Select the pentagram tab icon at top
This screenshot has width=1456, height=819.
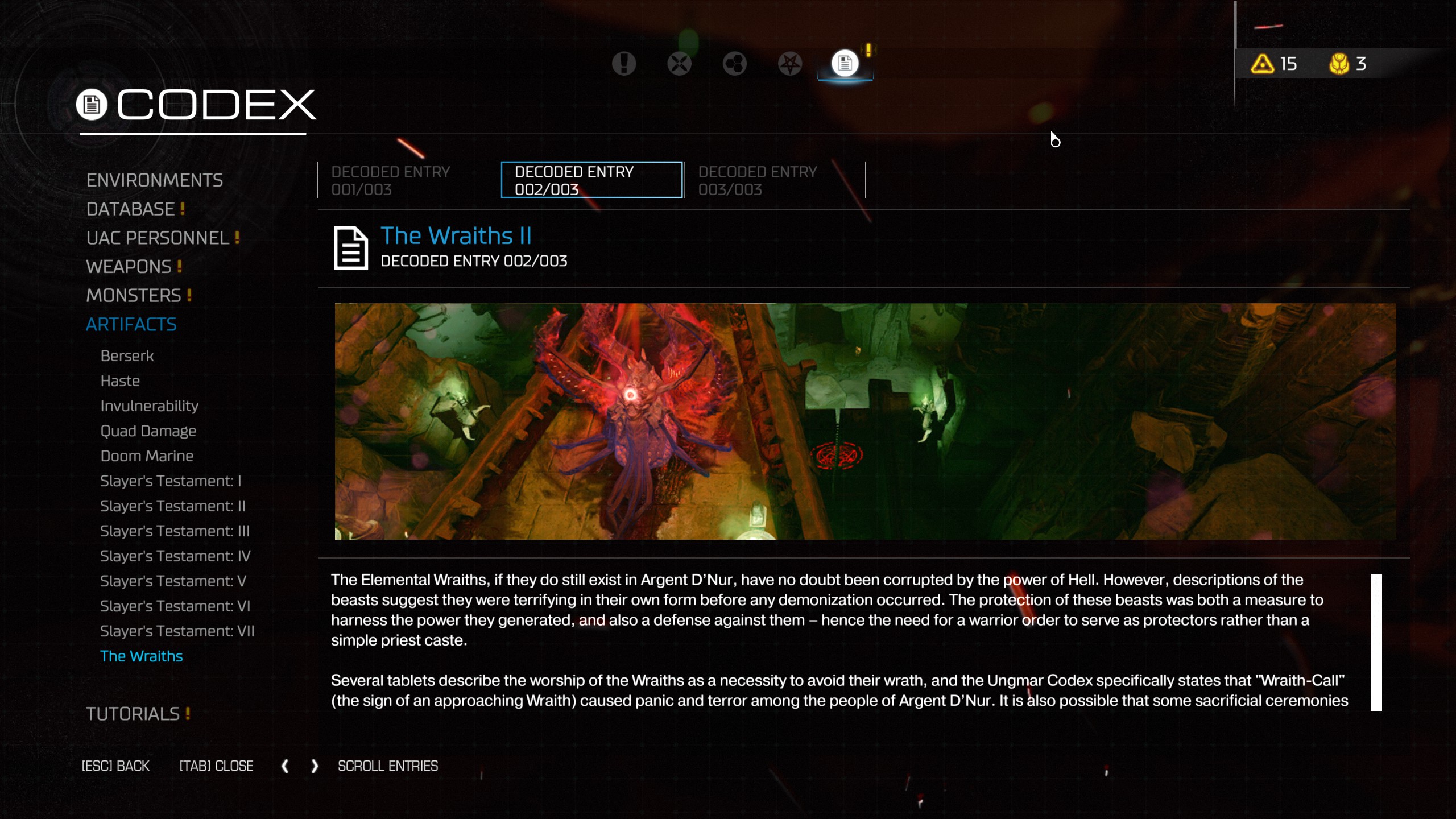[x=789, y=63]
